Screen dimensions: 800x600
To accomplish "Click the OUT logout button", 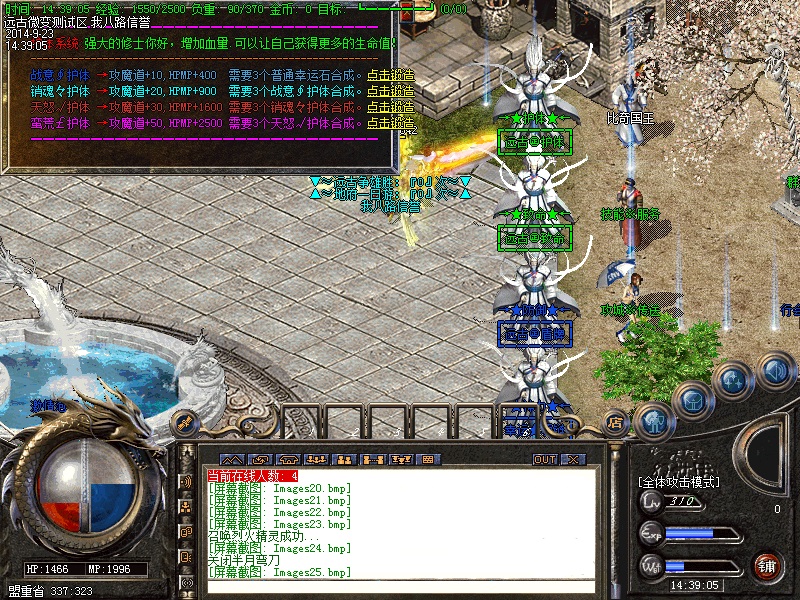I will click(544, 460).
